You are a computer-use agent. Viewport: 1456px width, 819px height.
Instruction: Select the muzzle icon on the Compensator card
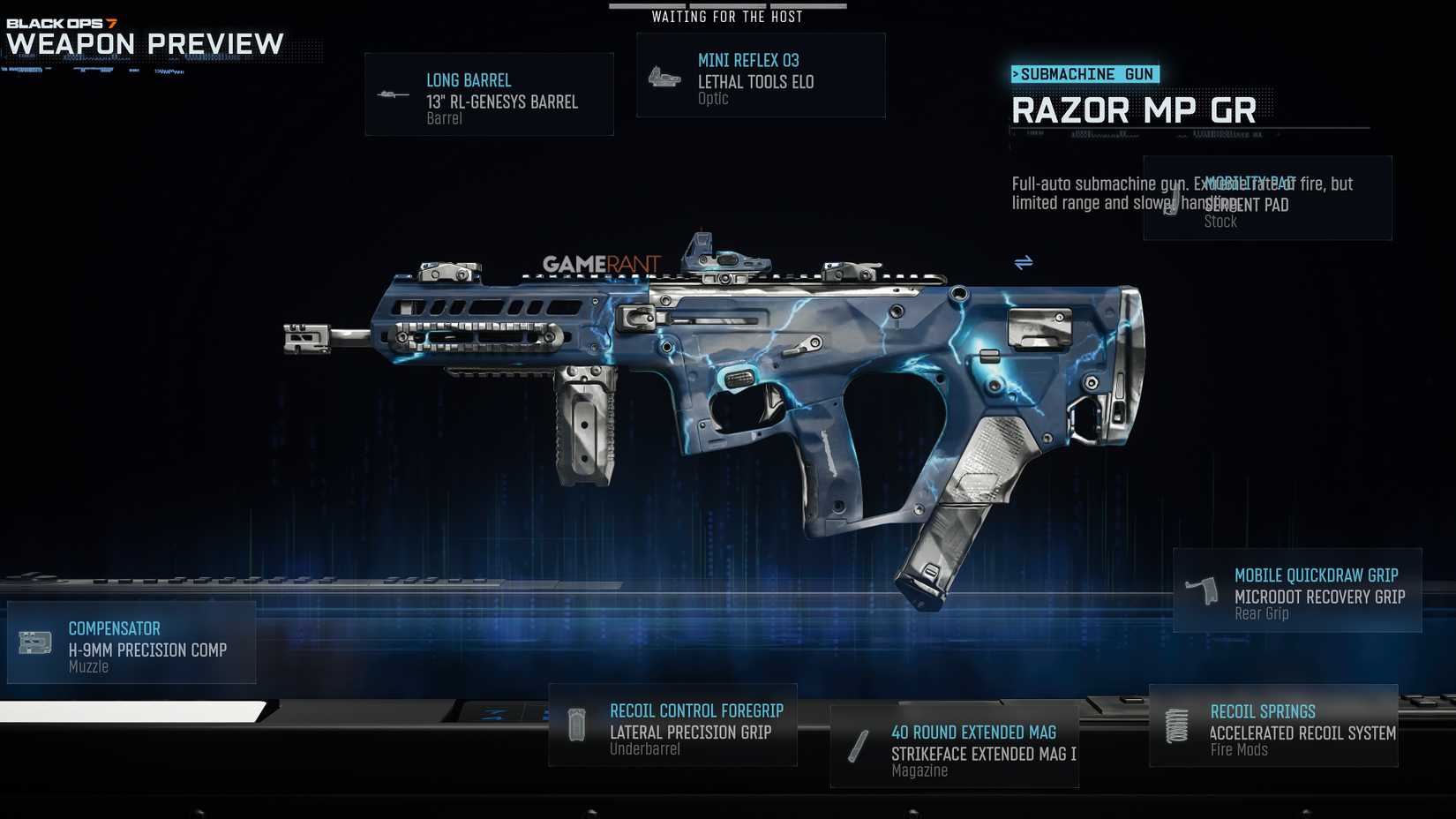tap(34, 642)
